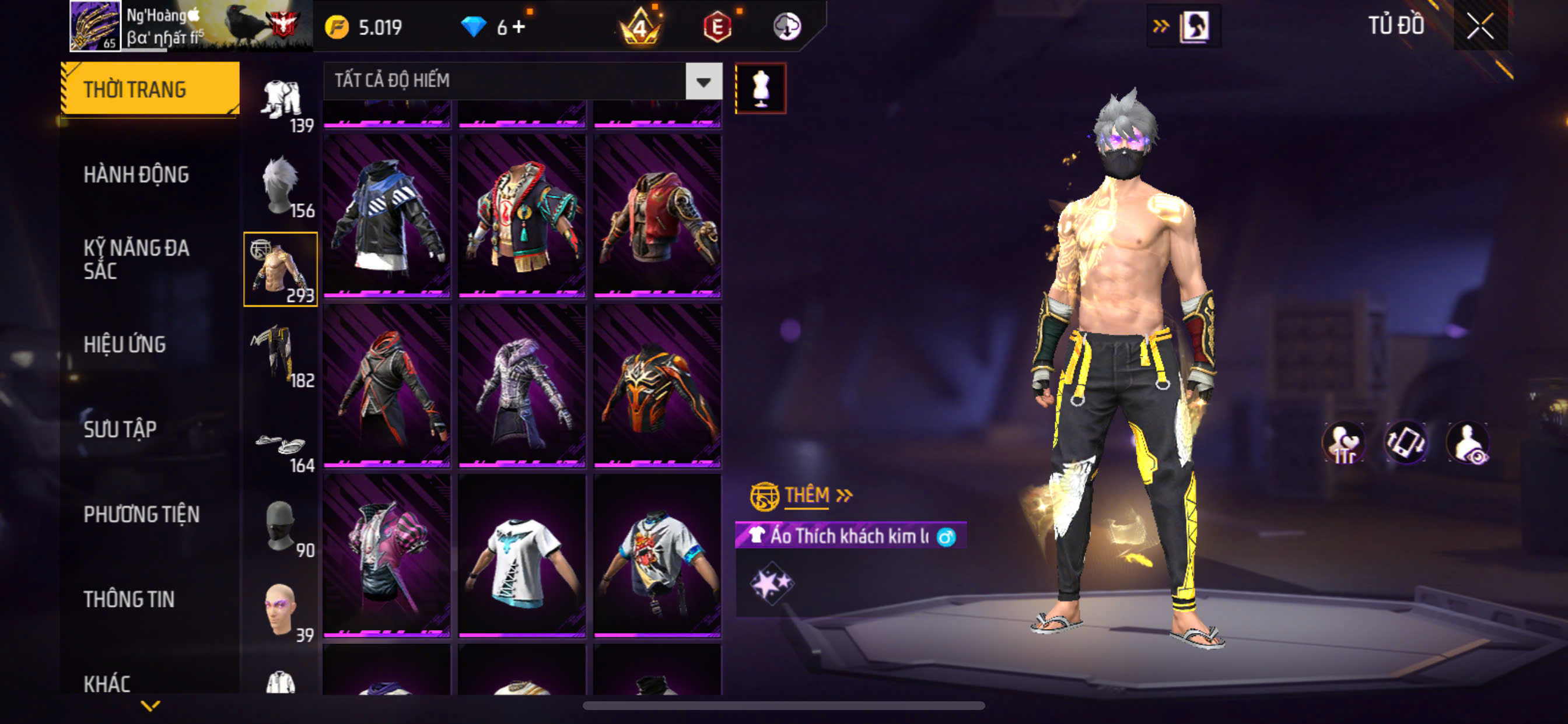Open the Thông Tin tab
Image resolution: width=1568 pixels, height=724 pixels.
click(x=129, y=599)
